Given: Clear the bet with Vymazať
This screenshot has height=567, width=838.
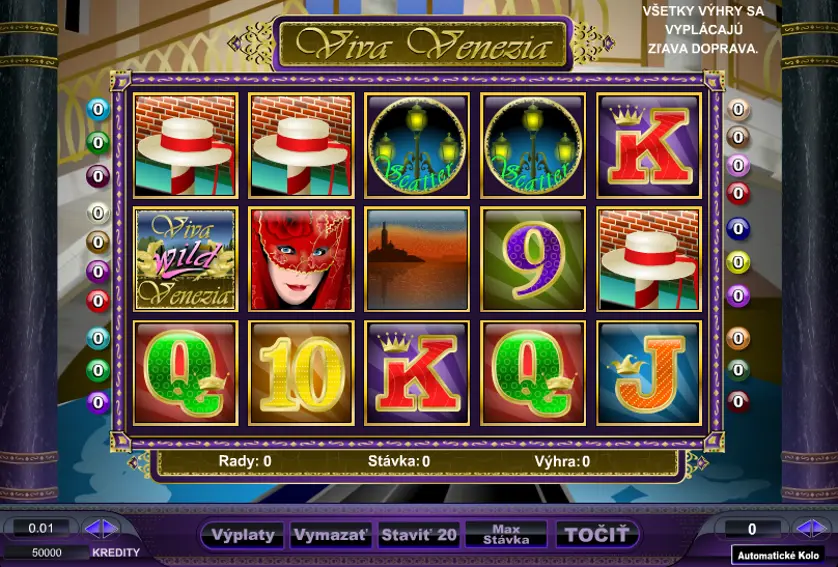Looking at the screenshot, I should click(x=331, y=535).
